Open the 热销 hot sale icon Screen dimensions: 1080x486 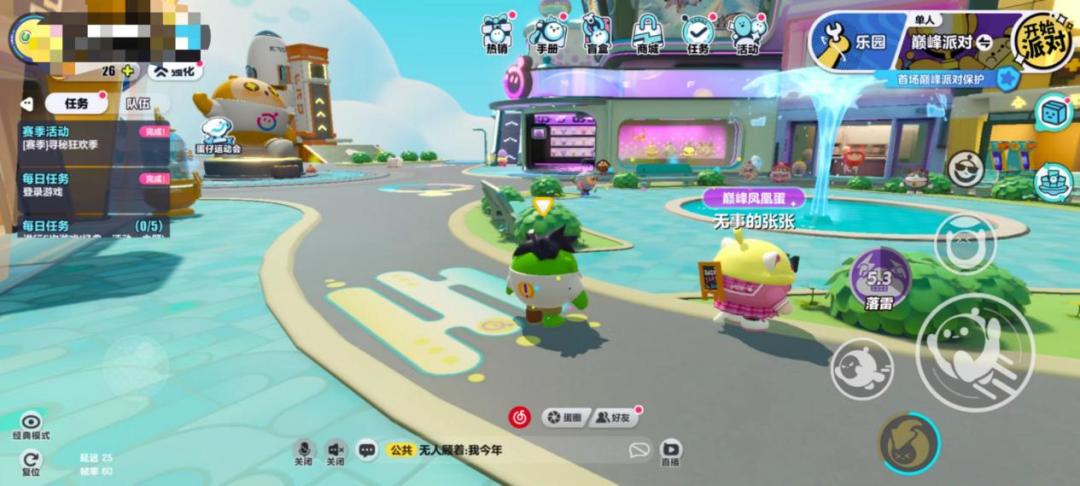[x=497, y=34]
